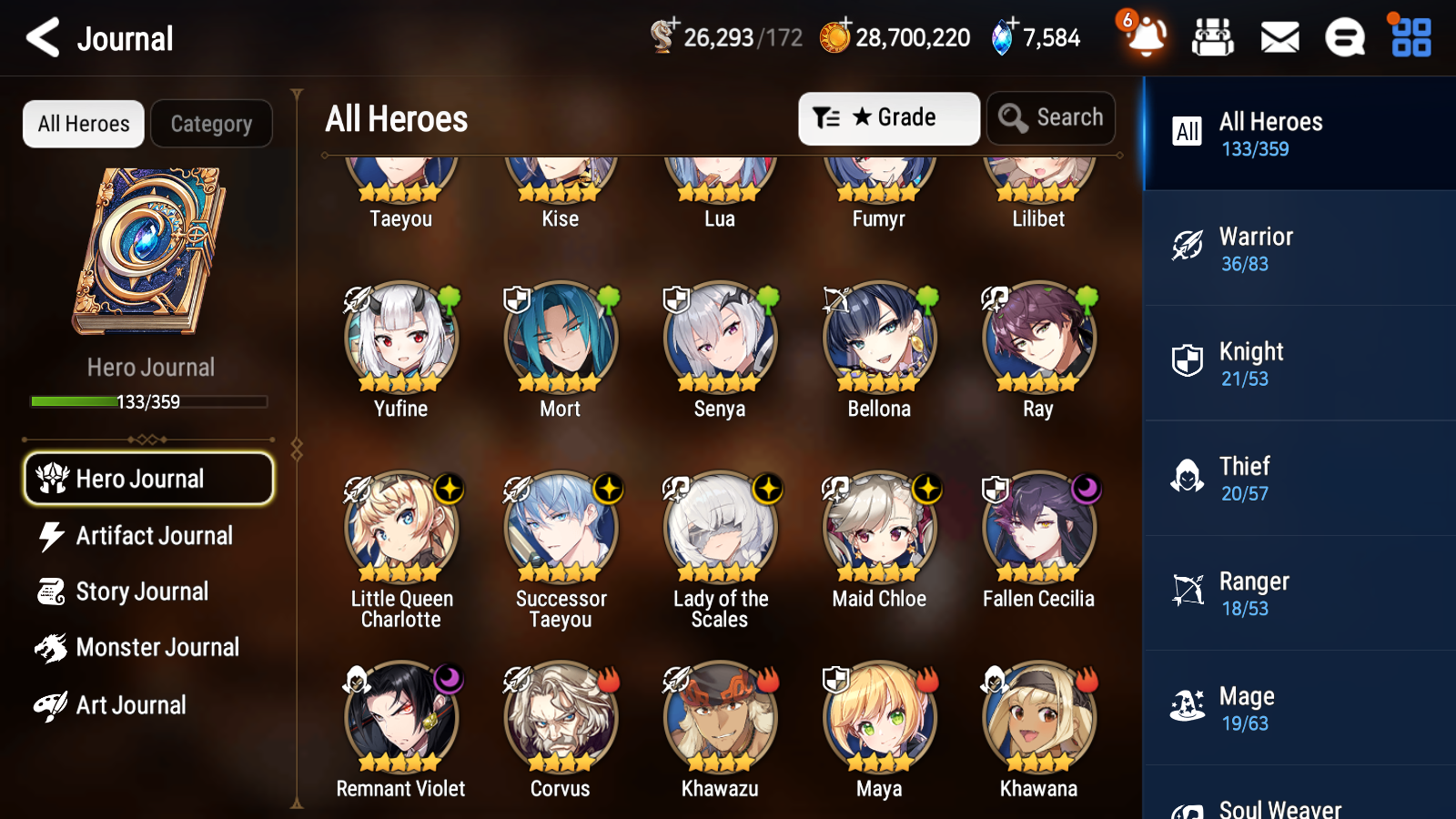Screen dimensions: 1456x819
Task: Filter heroes by Thief class
Action: [x=1299, y=478]
